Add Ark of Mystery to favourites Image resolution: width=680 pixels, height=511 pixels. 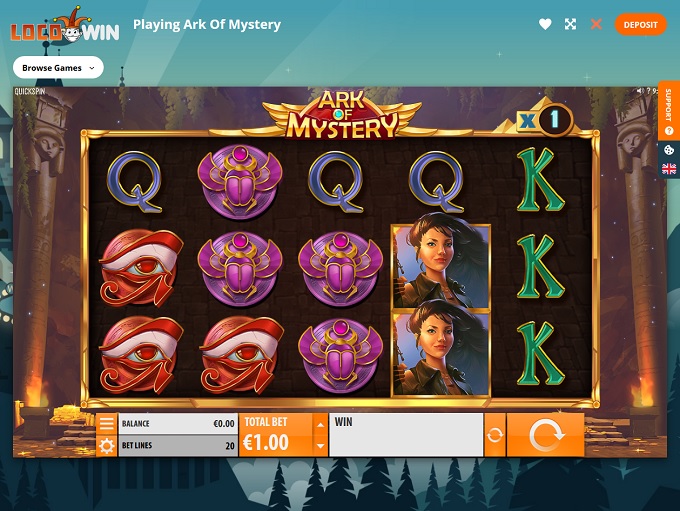tap(545, 24)
